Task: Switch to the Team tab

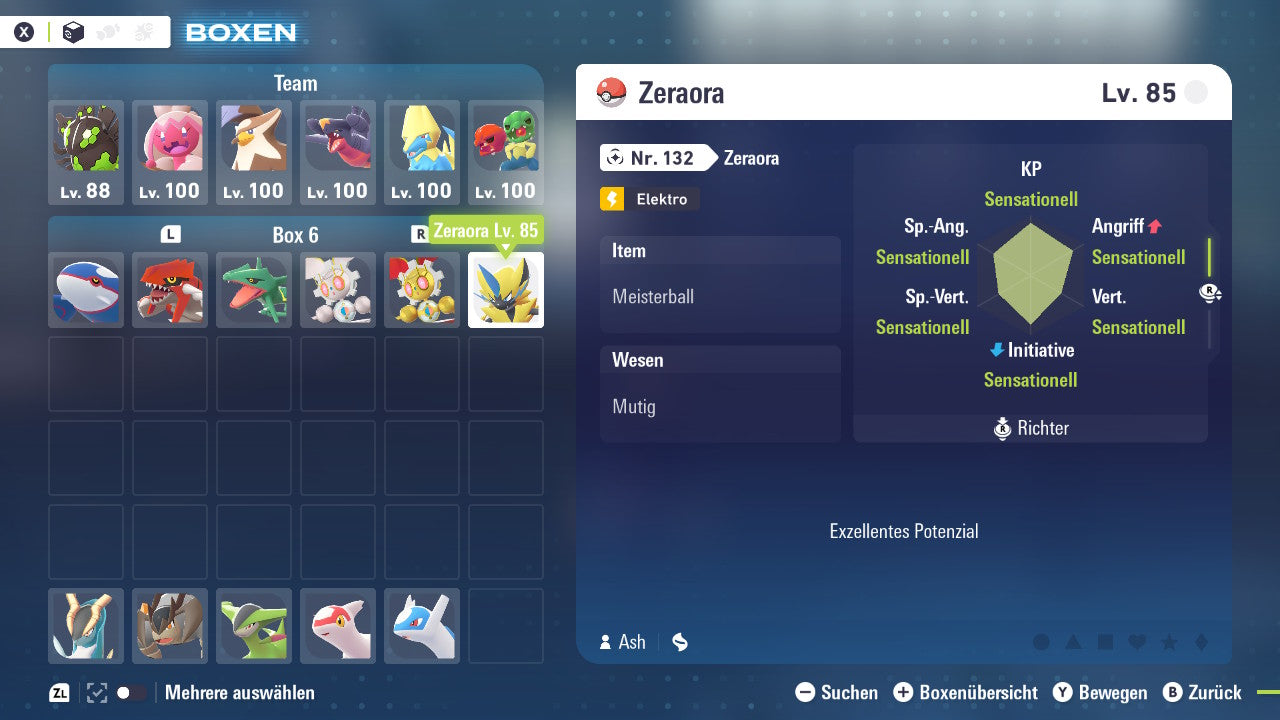Action: 295,83
